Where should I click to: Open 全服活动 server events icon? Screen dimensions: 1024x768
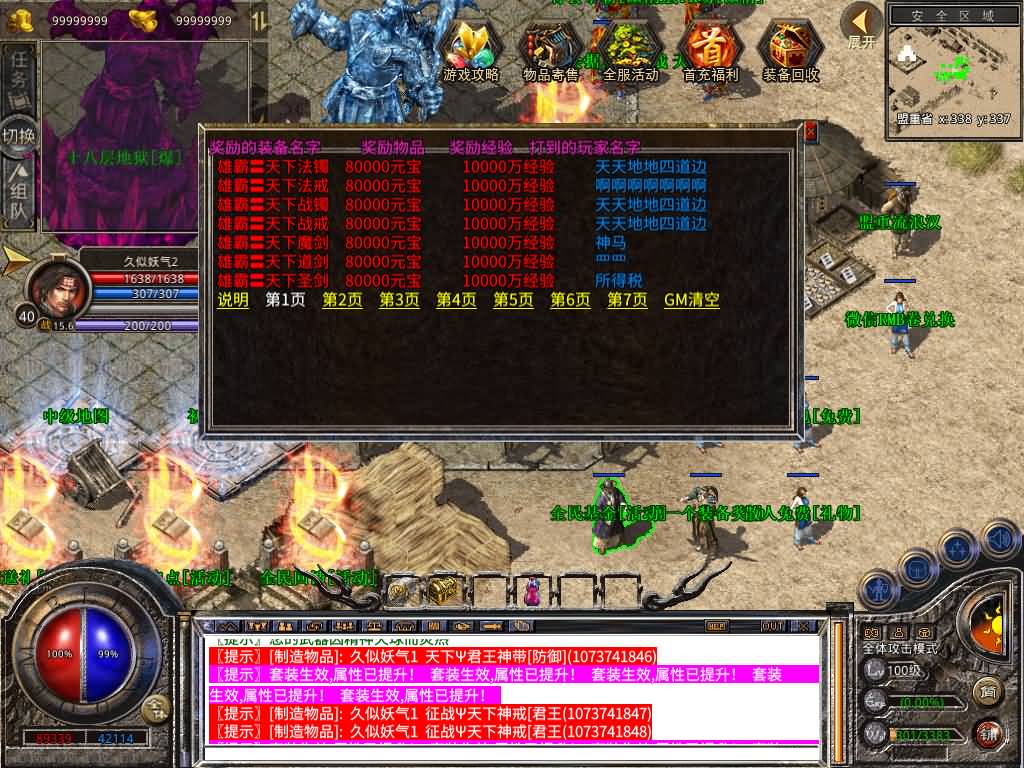coord(630,49)
